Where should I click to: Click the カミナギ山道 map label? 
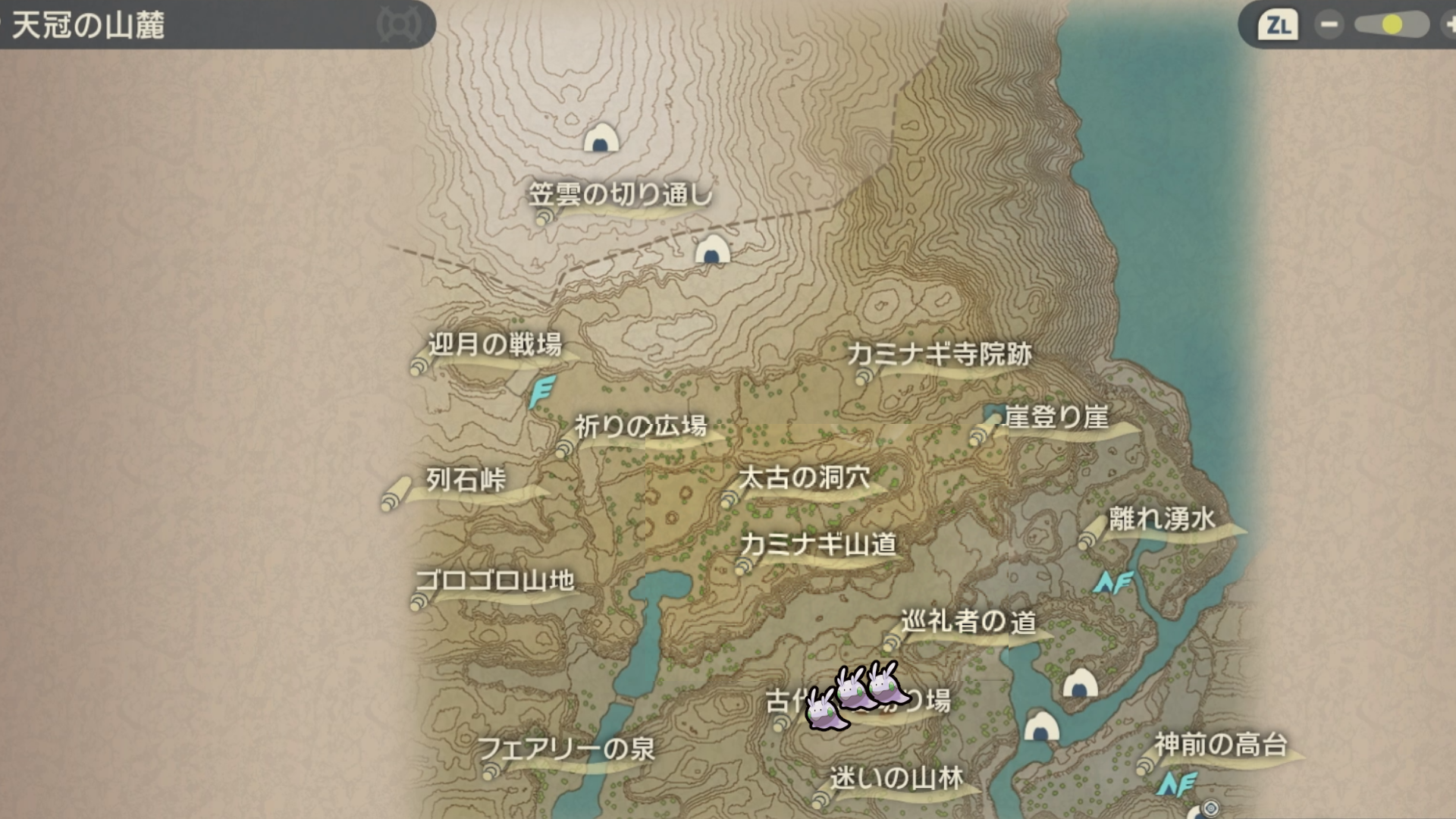coord(818,544)
